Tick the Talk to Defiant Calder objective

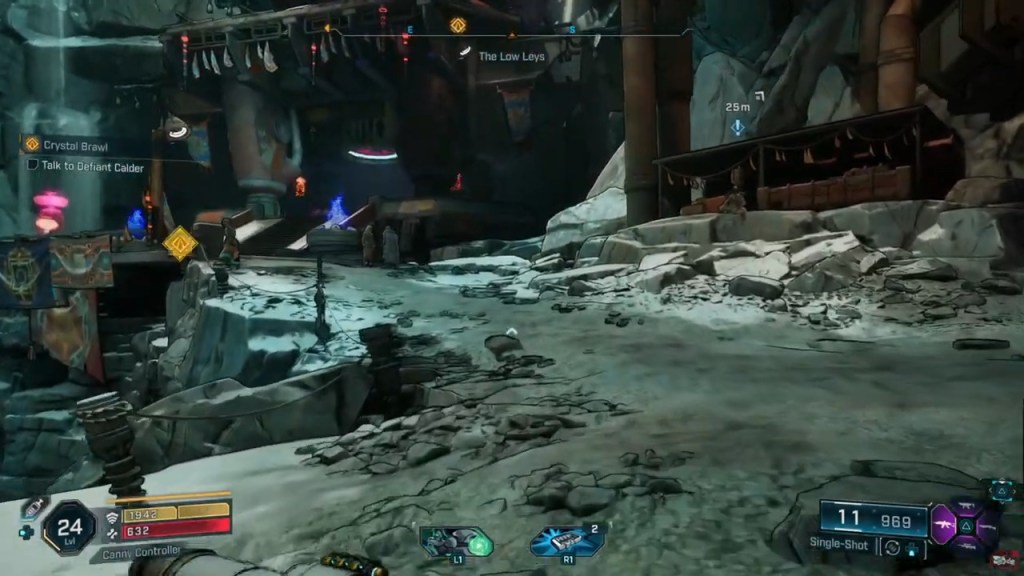(32, 165)
